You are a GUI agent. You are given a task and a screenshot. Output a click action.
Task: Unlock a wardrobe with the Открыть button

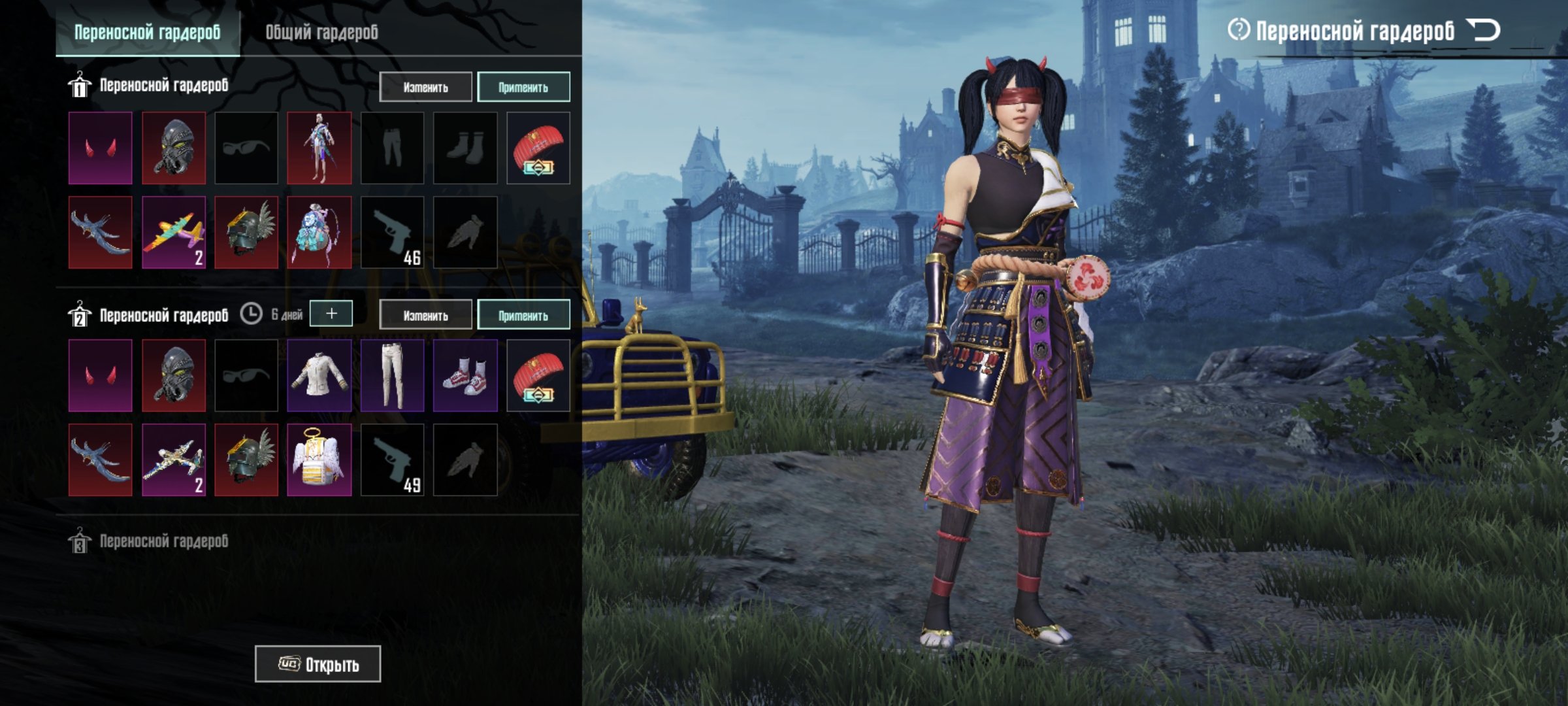pyautogui.click(x=318, y=664)
